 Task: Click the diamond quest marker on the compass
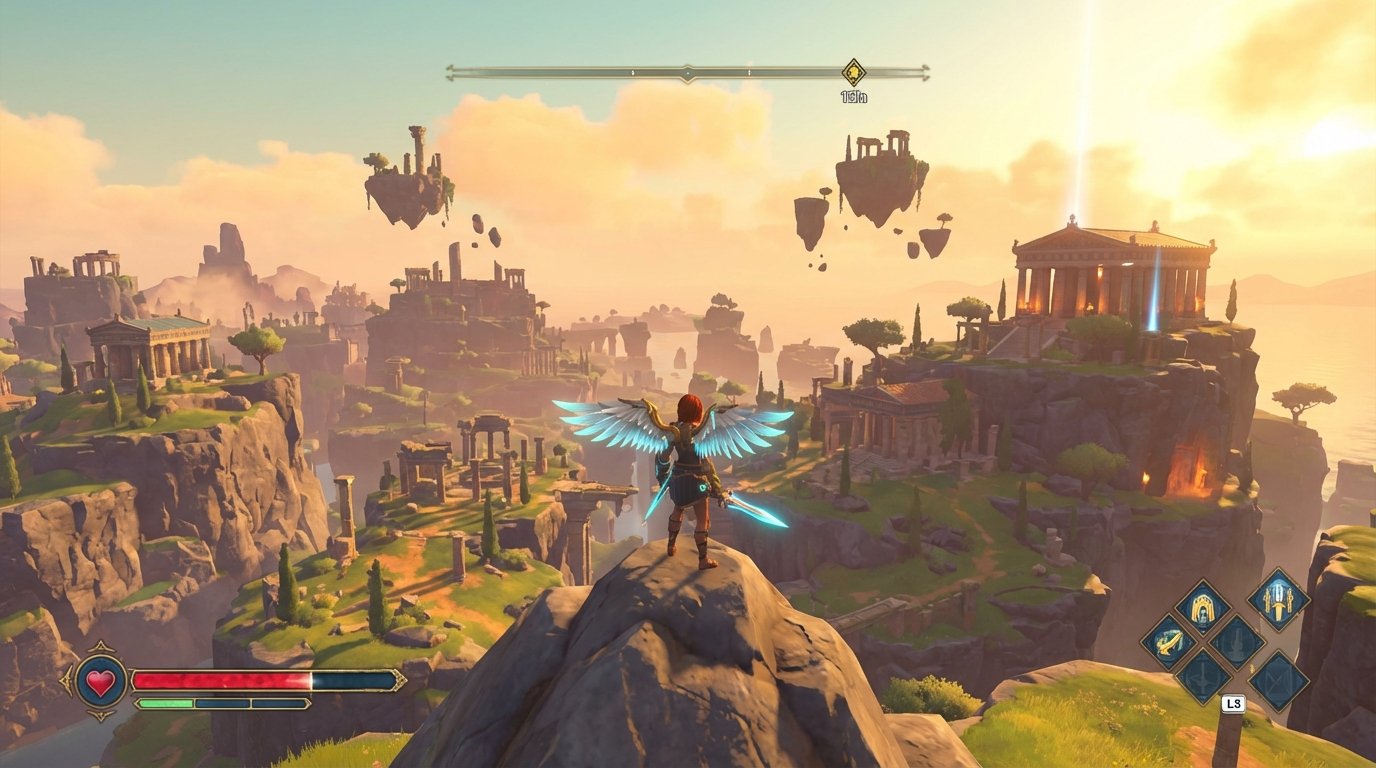(x=854, y=72)
